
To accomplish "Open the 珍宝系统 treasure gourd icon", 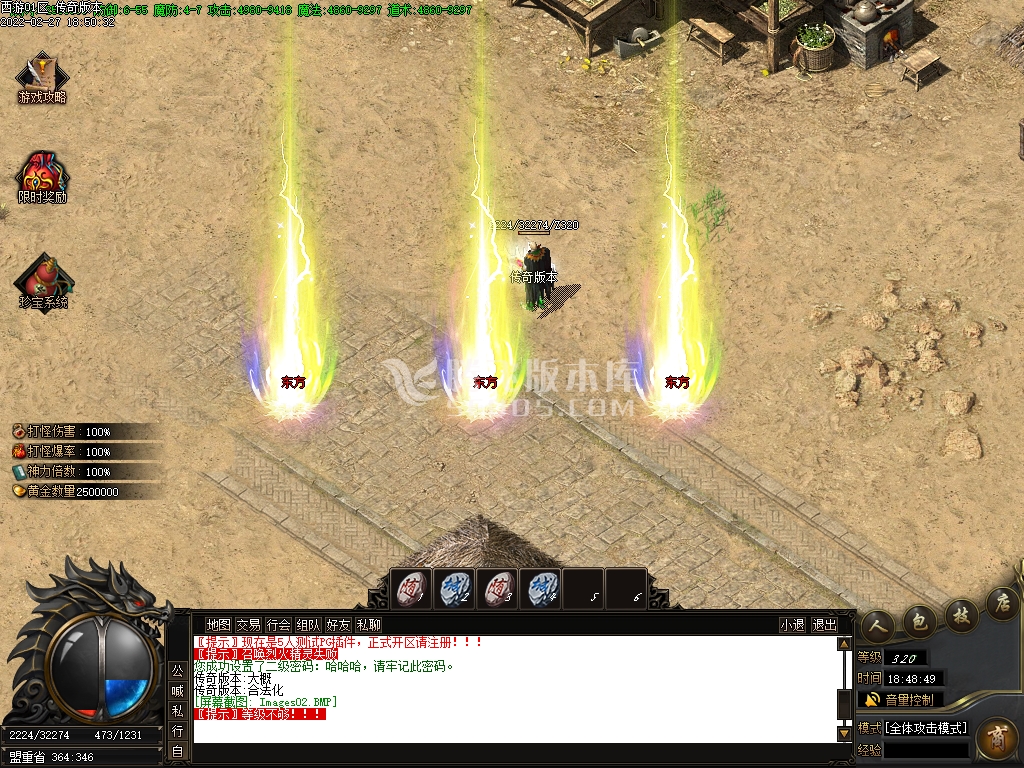I will click(43, 280).
